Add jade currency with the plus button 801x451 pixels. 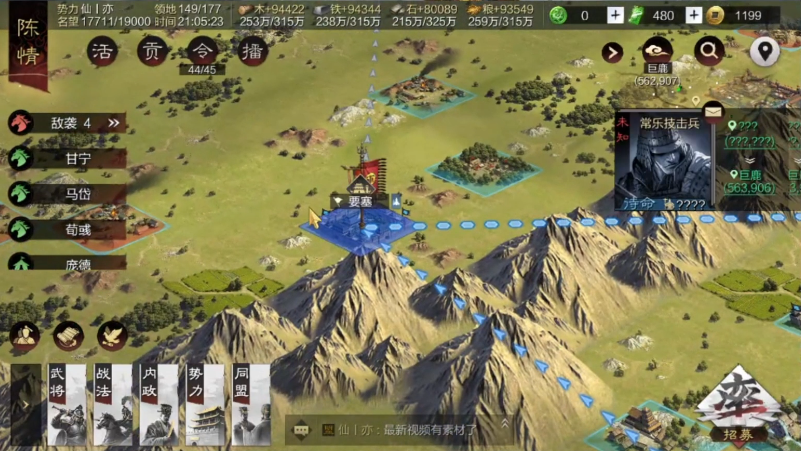[615, 15]
